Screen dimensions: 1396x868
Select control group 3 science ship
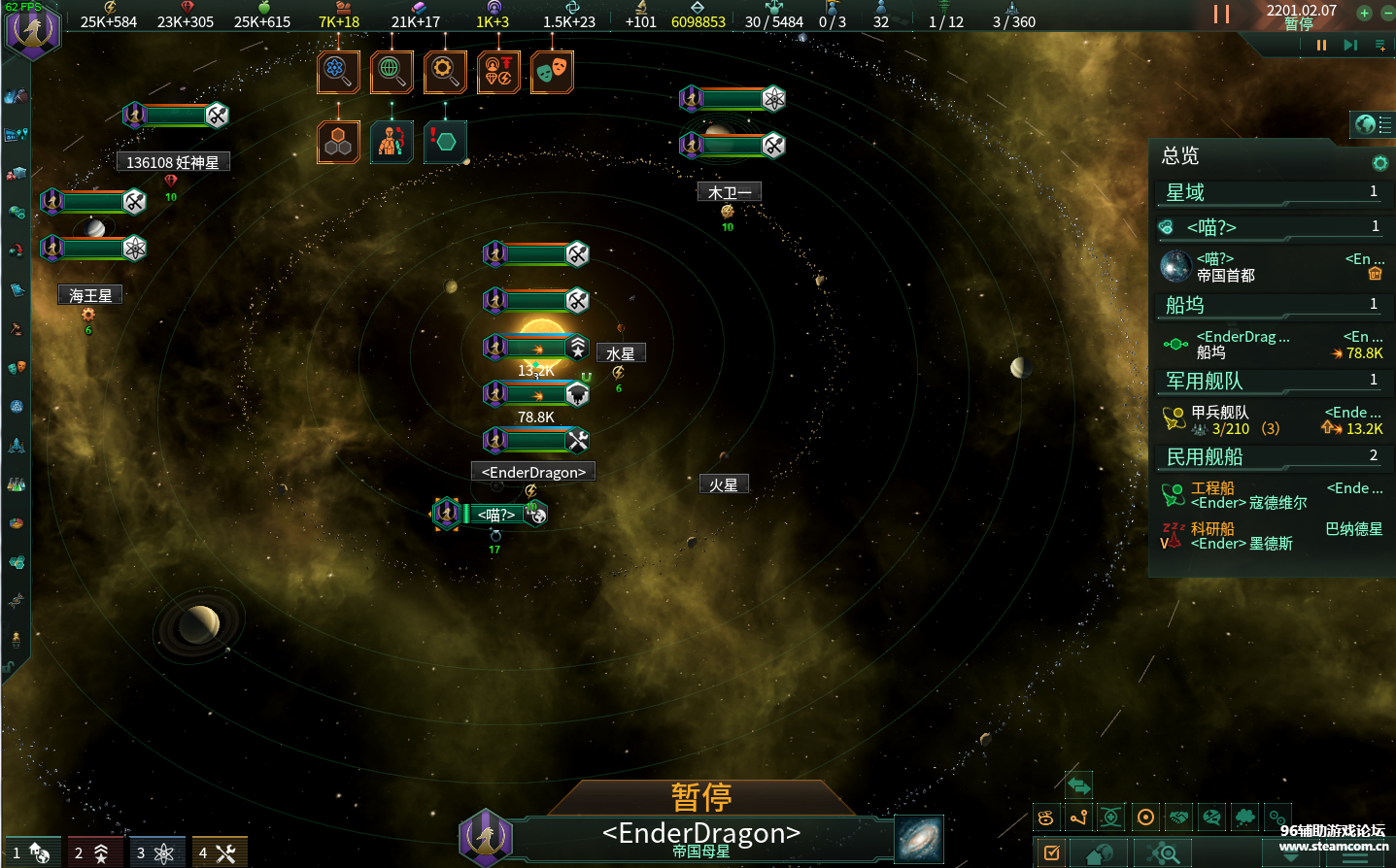point(155,853)
